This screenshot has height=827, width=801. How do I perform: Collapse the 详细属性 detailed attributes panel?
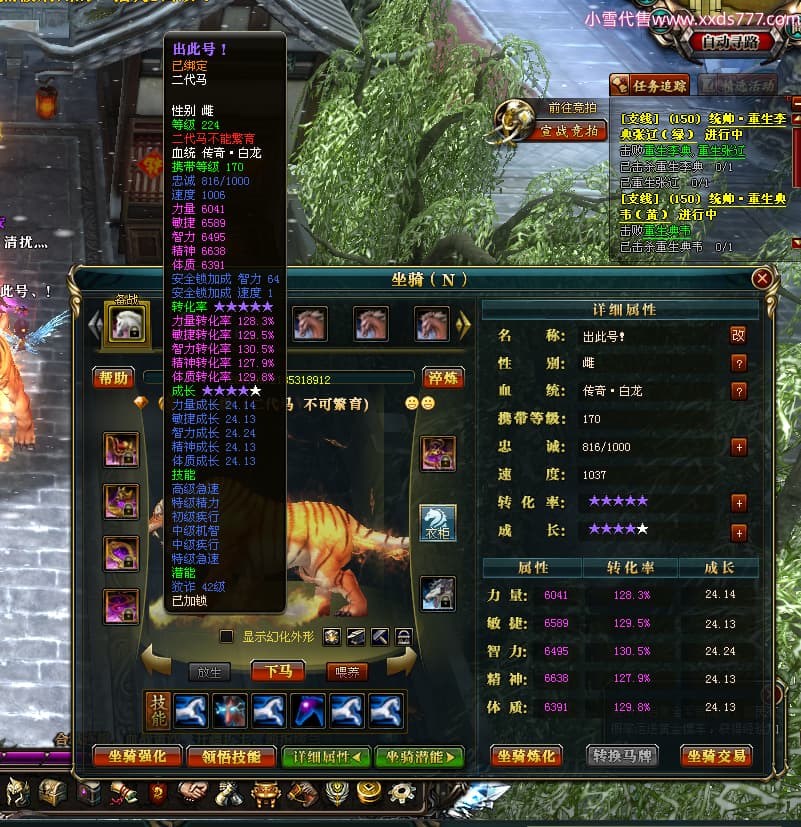click(x=326, y=757)
